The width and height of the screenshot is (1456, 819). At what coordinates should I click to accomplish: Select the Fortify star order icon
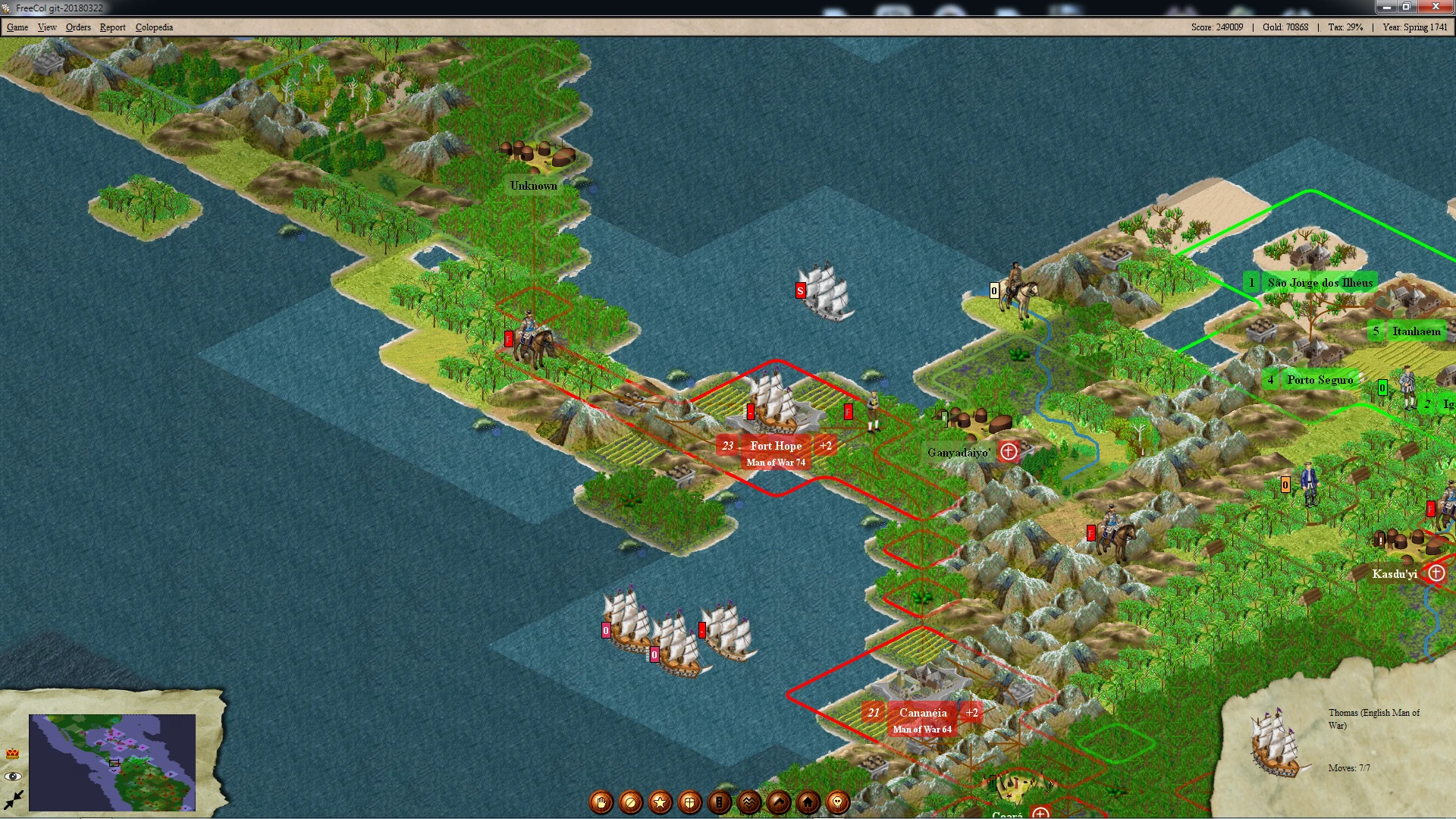click(x=661, y=802)
